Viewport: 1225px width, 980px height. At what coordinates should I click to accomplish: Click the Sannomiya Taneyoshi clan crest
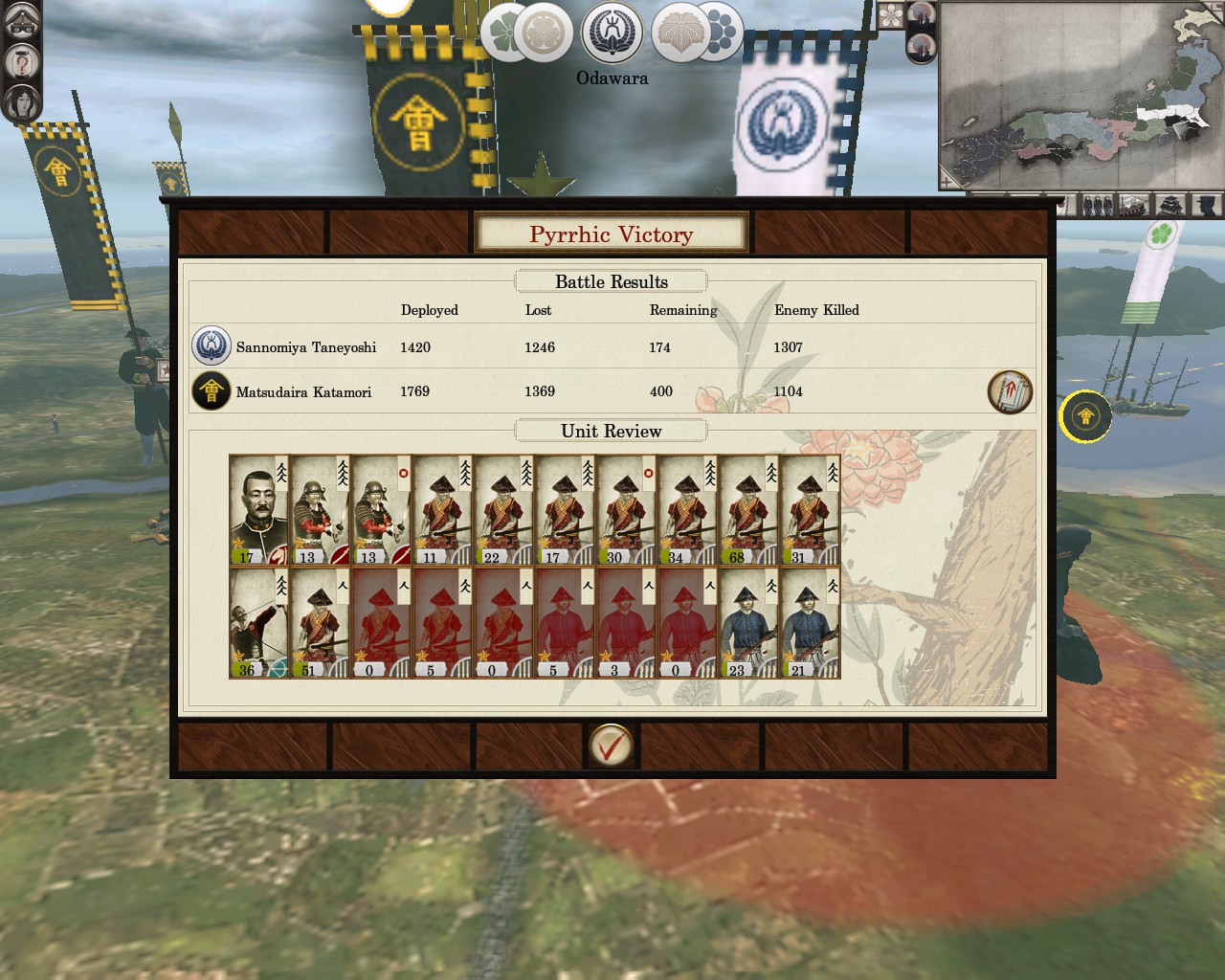pyautogui.click(x=211, y=346)
